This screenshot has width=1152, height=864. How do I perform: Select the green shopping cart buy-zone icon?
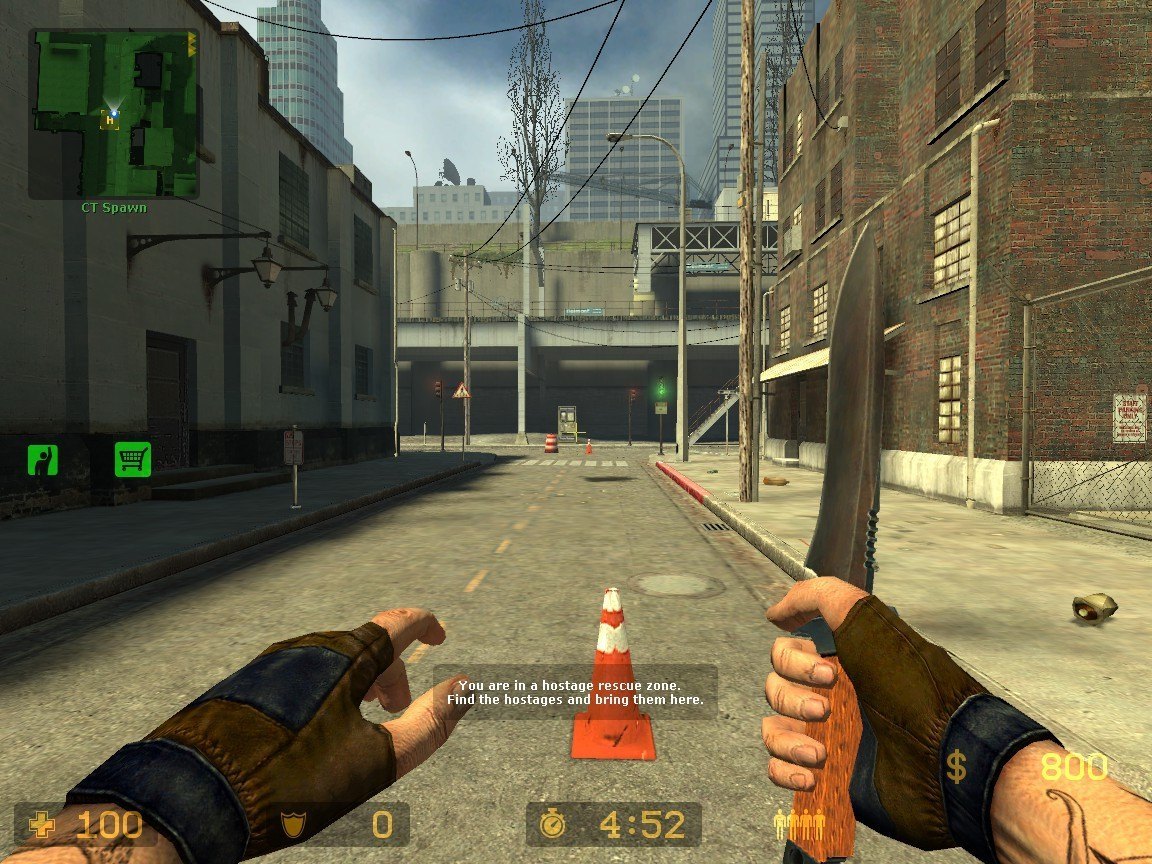tap(132, 459)
